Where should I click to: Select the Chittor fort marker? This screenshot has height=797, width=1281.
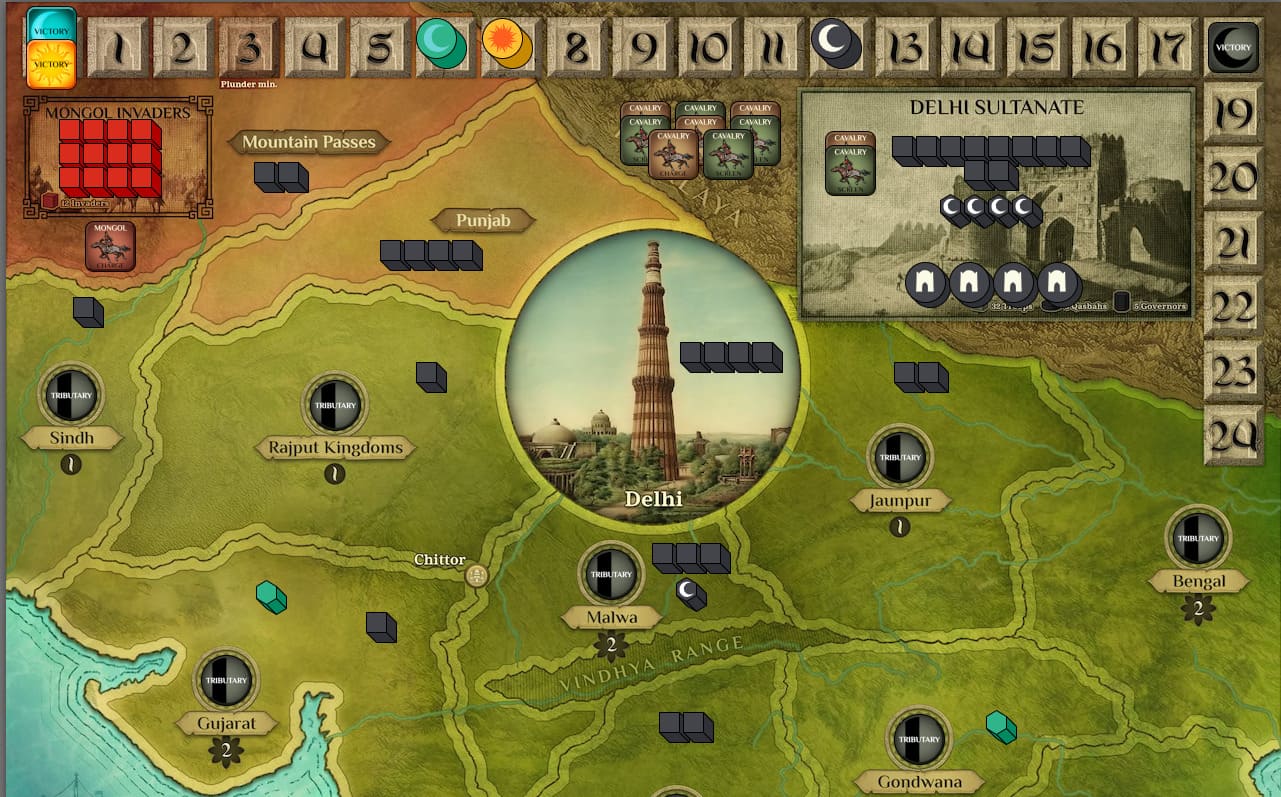[477, 575]
